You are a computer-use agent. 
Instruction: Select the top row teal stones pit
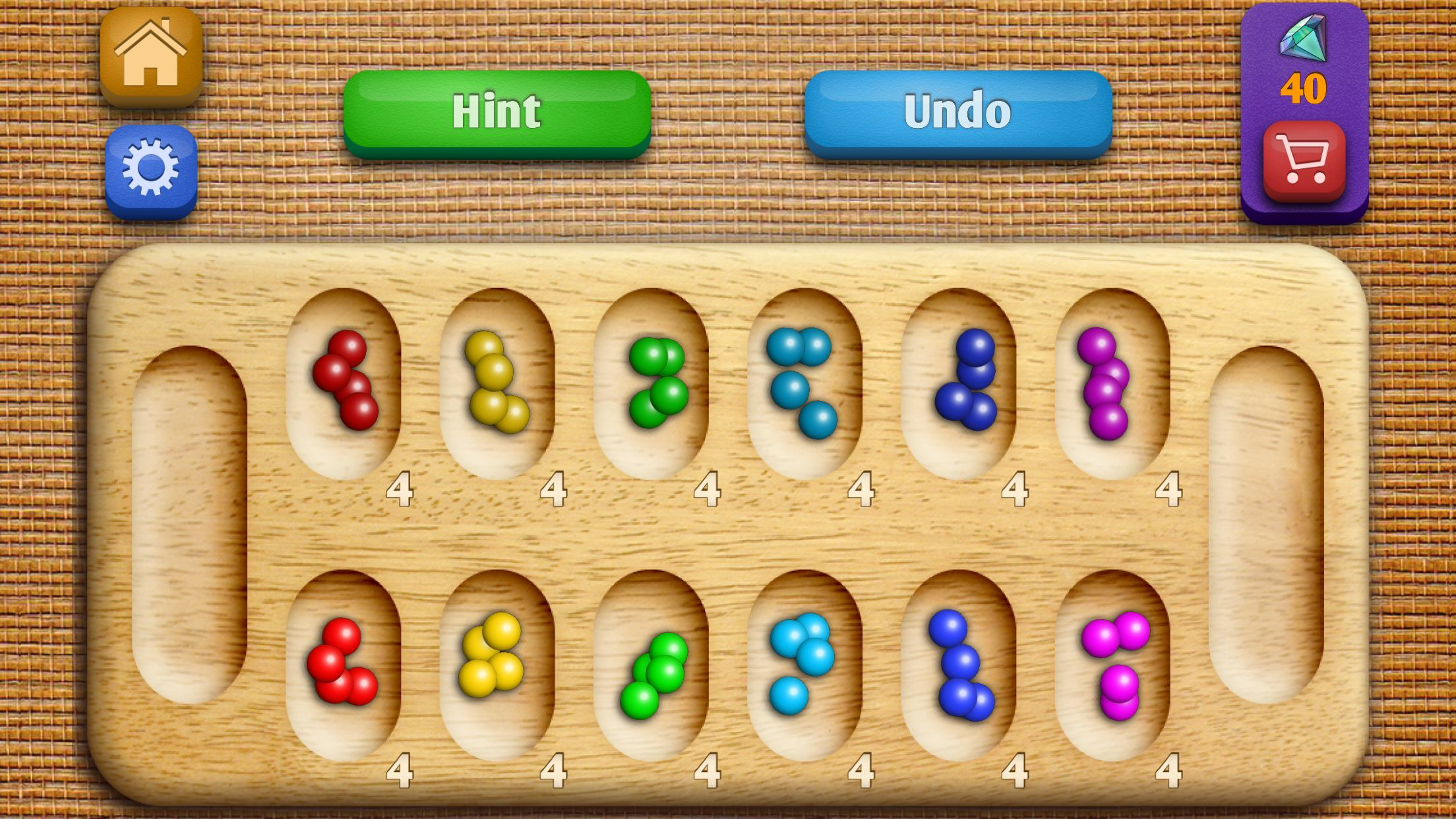tap(804, 382)
